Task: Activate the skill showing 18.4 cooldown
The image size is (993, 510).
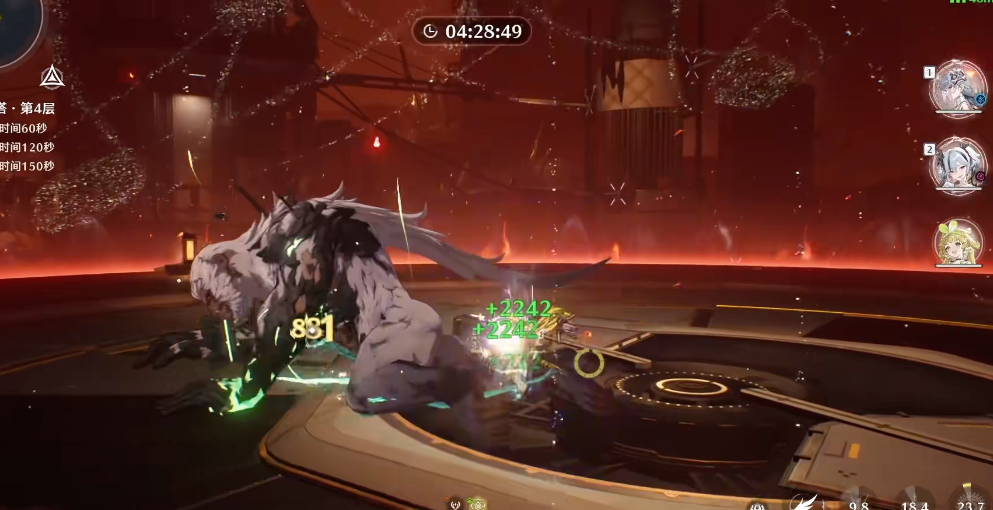Action: coord(914,502)
